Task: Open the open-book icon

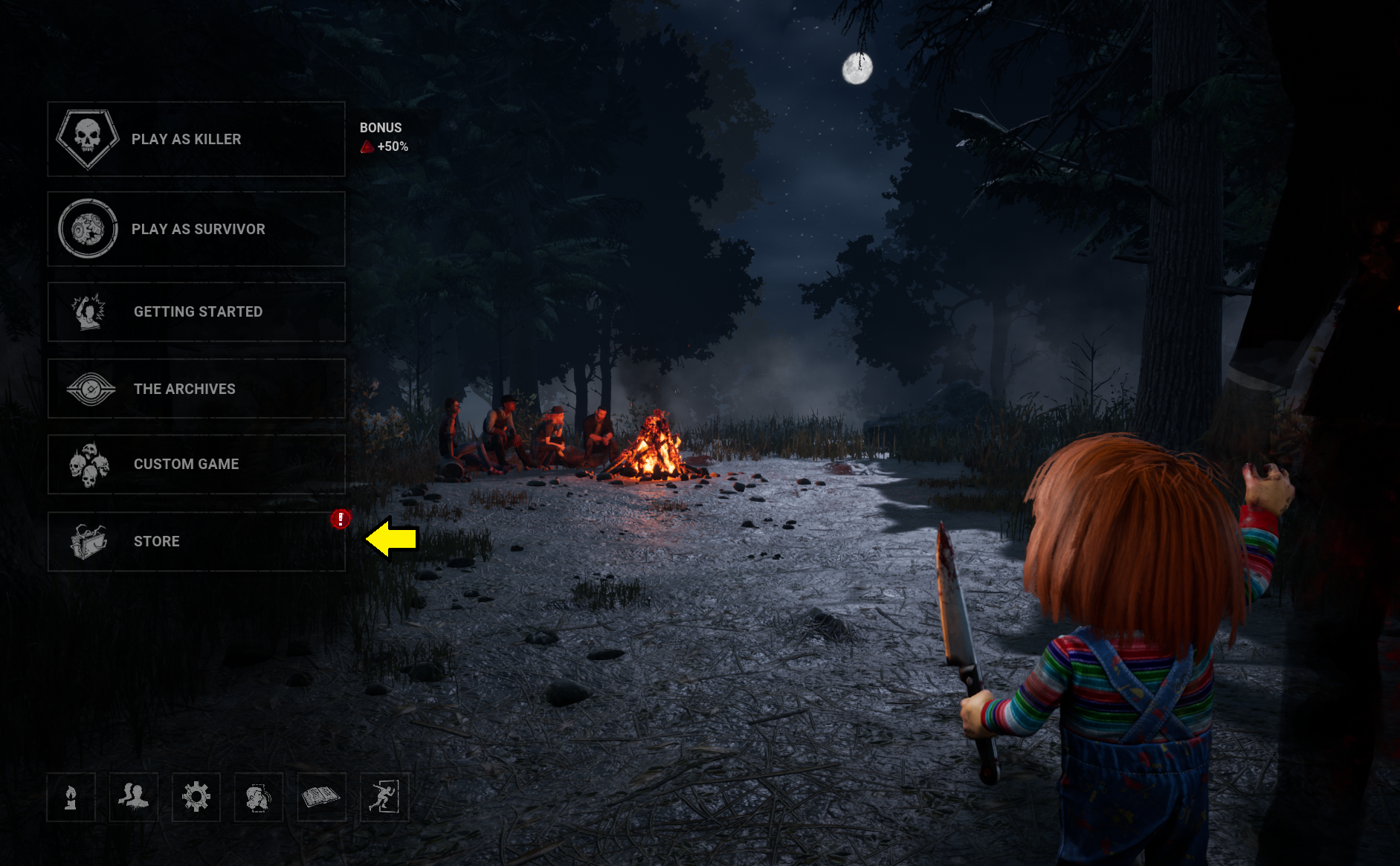Action: pyautogui.click(x=321, y=798)
